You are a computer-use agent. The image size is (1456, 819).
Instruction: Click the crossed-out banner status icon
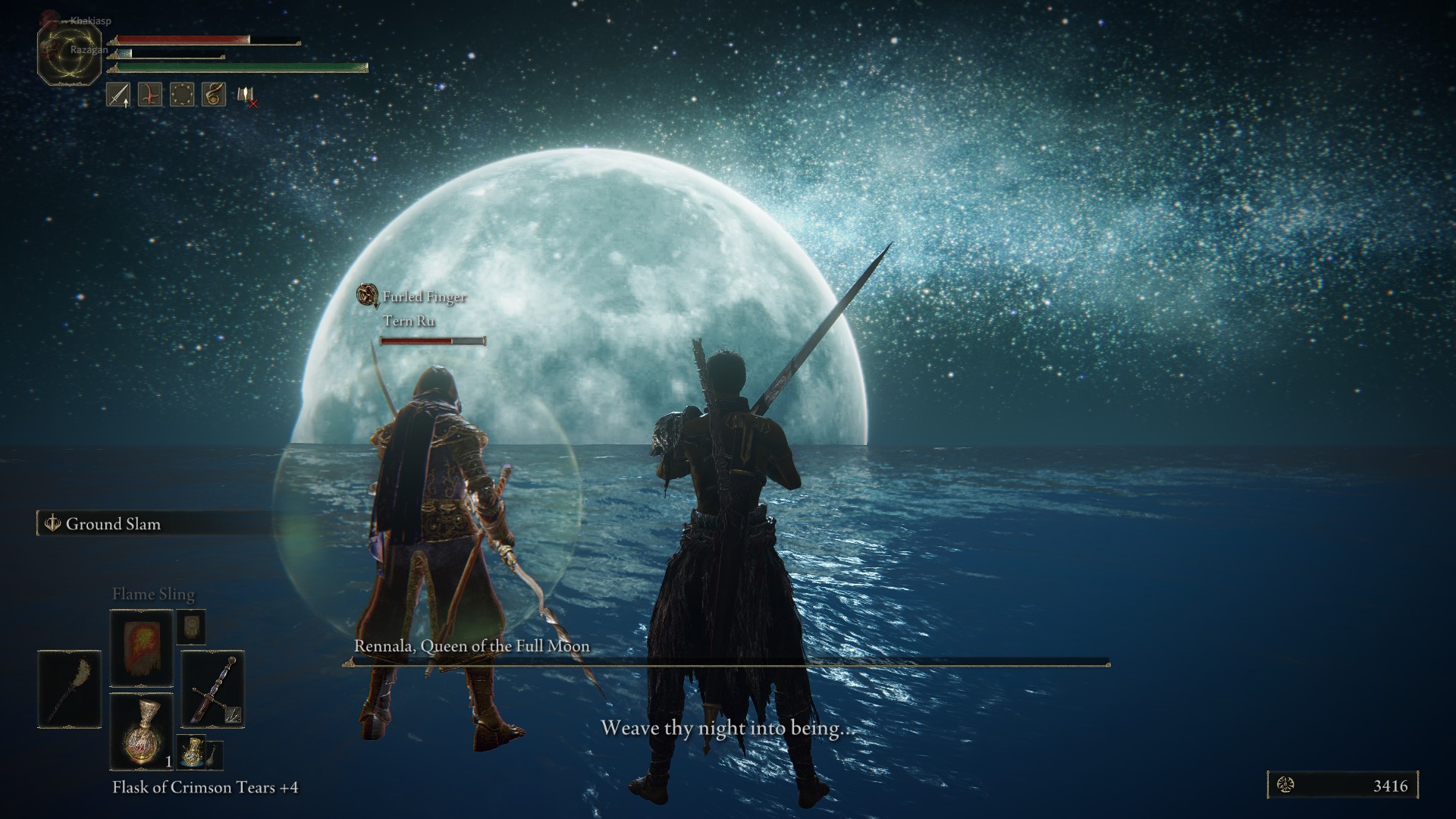[246, 96]
